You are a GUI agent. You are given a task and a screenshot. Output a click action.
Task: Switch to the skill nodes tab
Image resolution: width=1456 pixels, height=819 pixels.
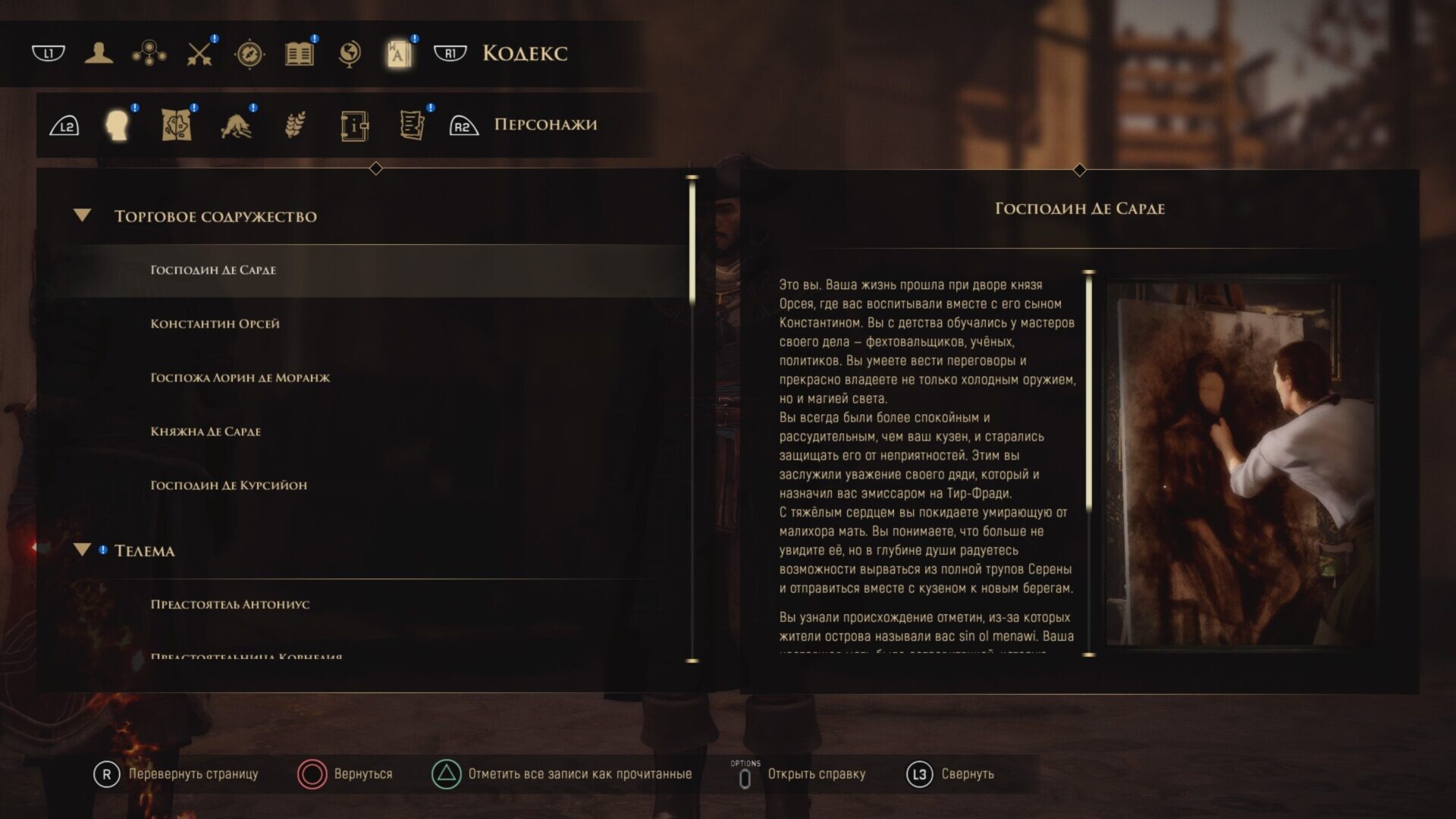(149, 53)
